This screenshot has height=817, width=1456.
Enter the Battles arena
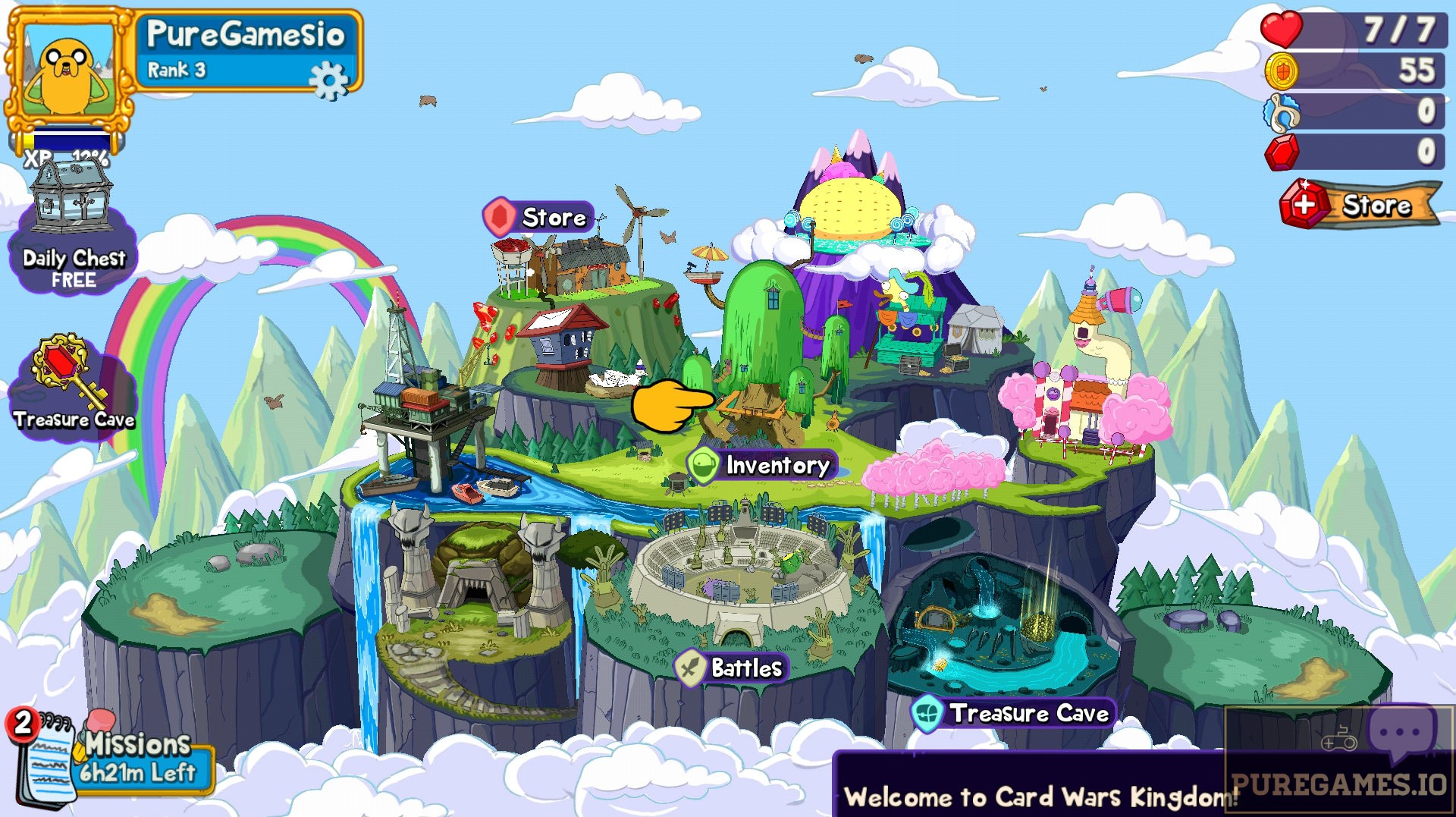tap(732, 669)
